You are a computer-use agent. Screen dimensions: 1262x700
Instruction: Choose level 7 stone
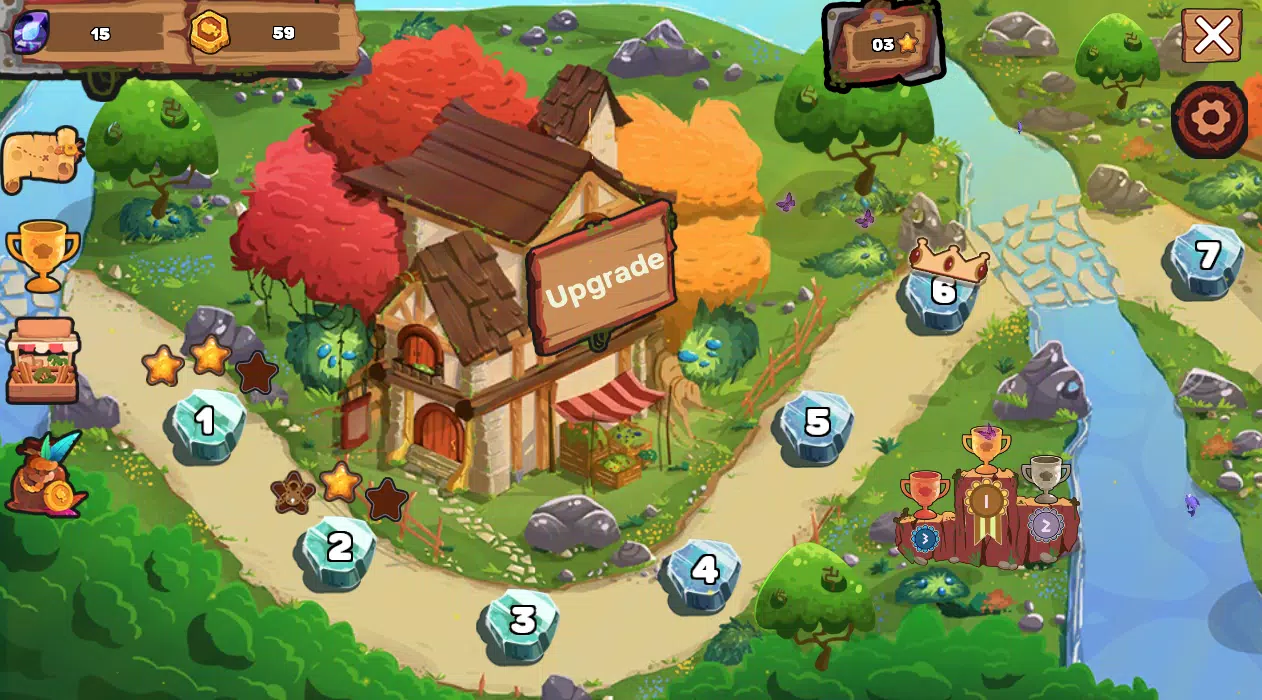click(1207, 258)
